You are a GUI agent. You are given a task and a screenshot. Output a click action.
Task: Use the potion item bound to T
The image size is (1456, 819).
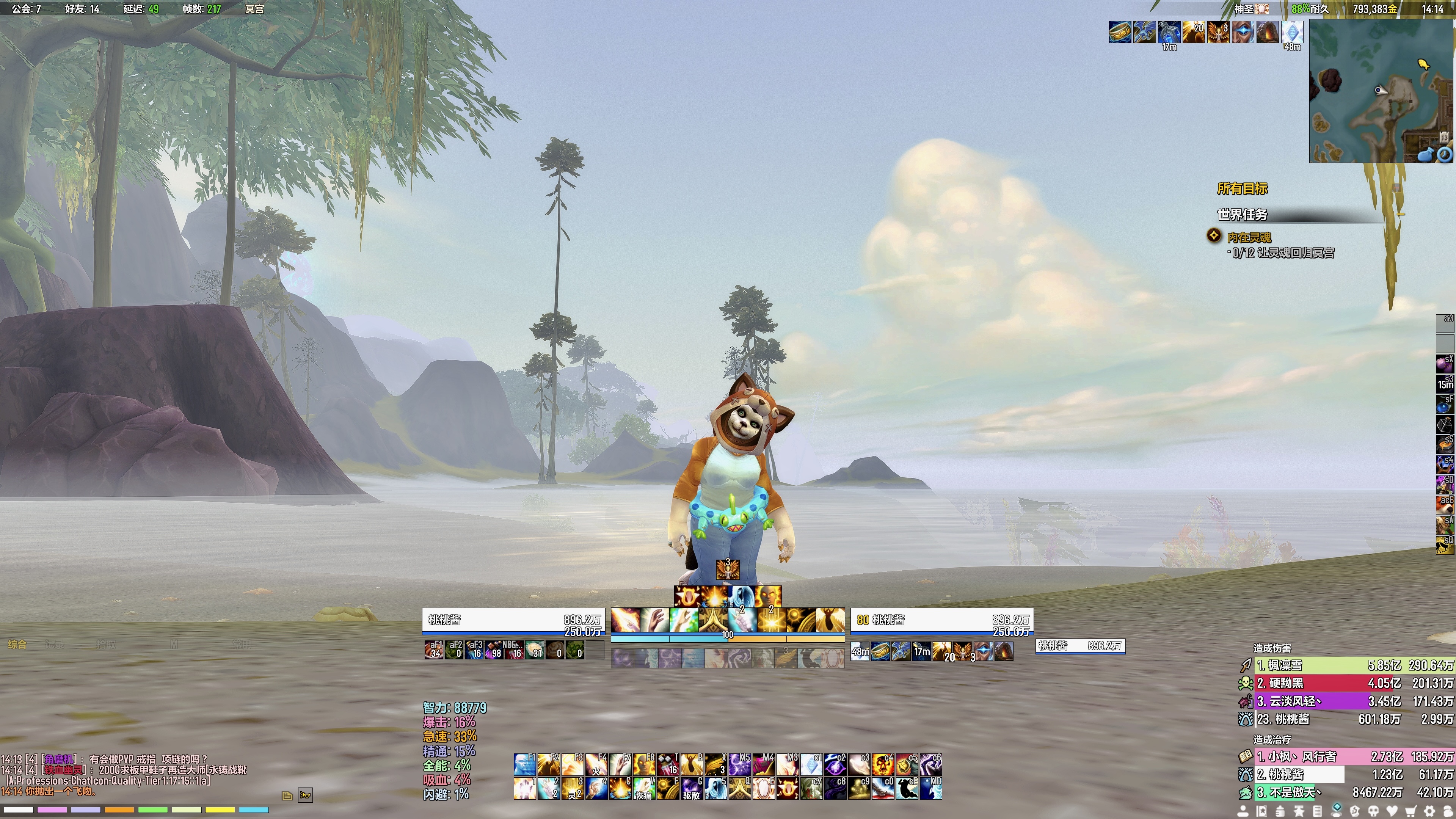pyautogui.click(x=667, y=764)
